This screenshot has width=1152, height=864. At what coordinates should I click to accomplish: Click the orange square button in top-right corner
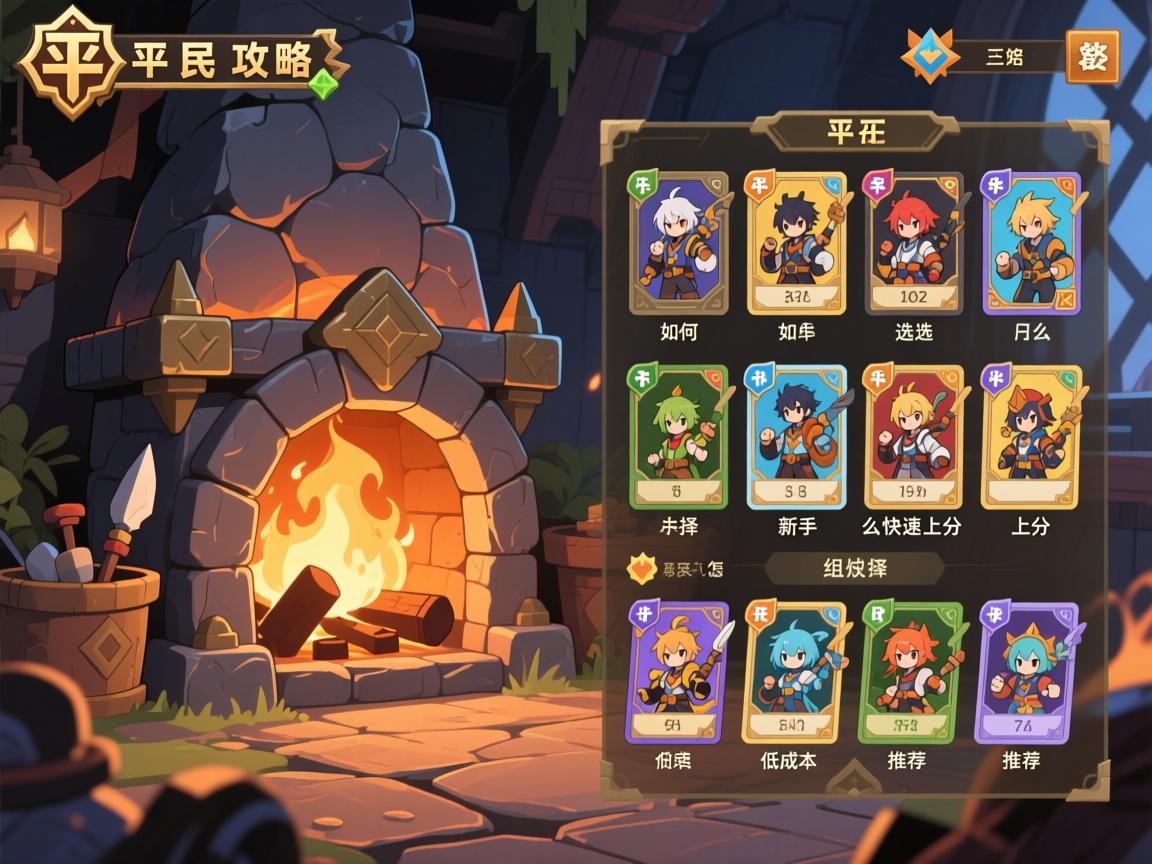coord(1092,57)
